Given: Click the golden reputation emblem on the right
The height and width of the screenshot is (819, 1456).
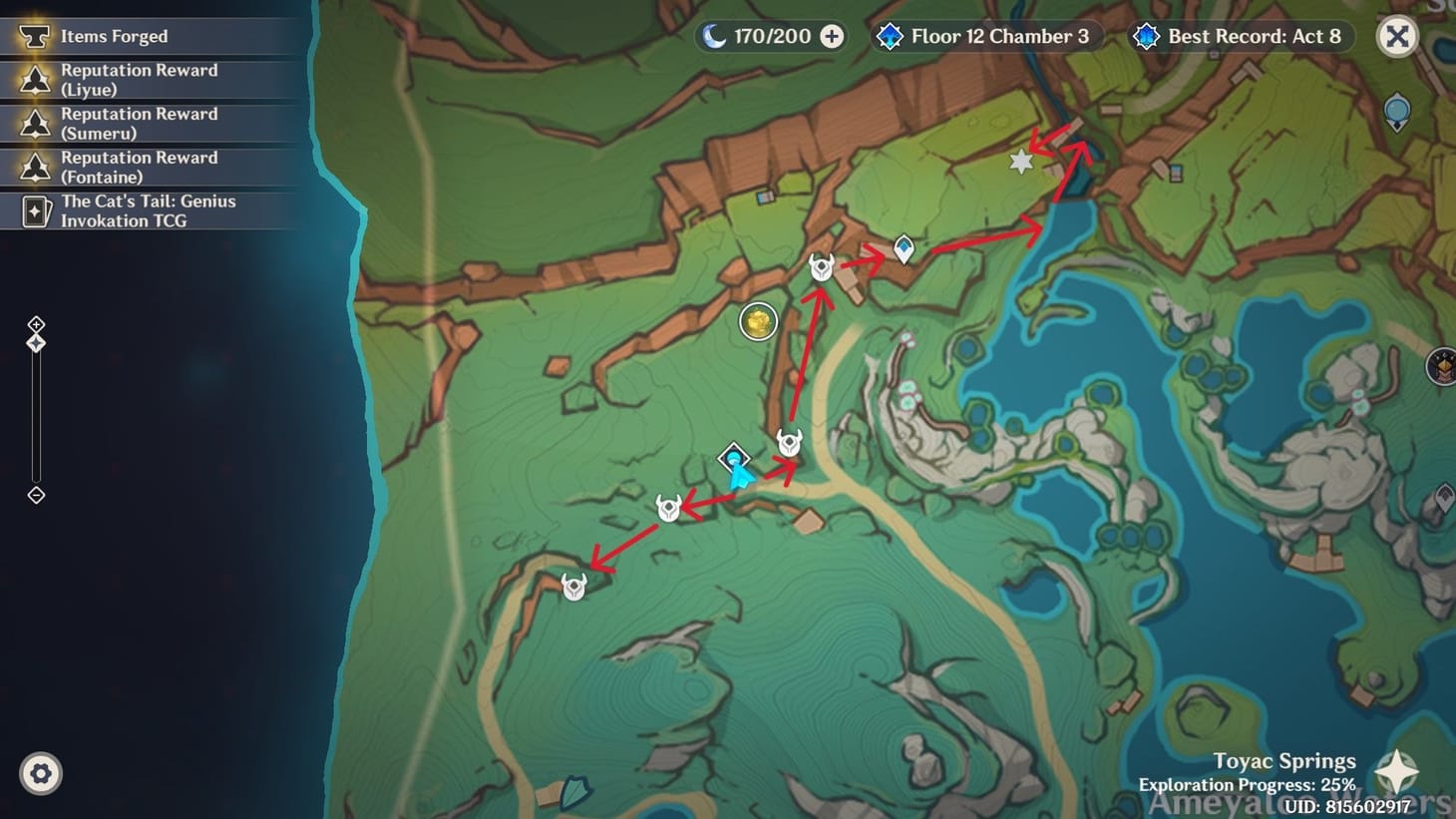Looking at the screenshot, I should pyautogui.click(x=1445, y=368).
